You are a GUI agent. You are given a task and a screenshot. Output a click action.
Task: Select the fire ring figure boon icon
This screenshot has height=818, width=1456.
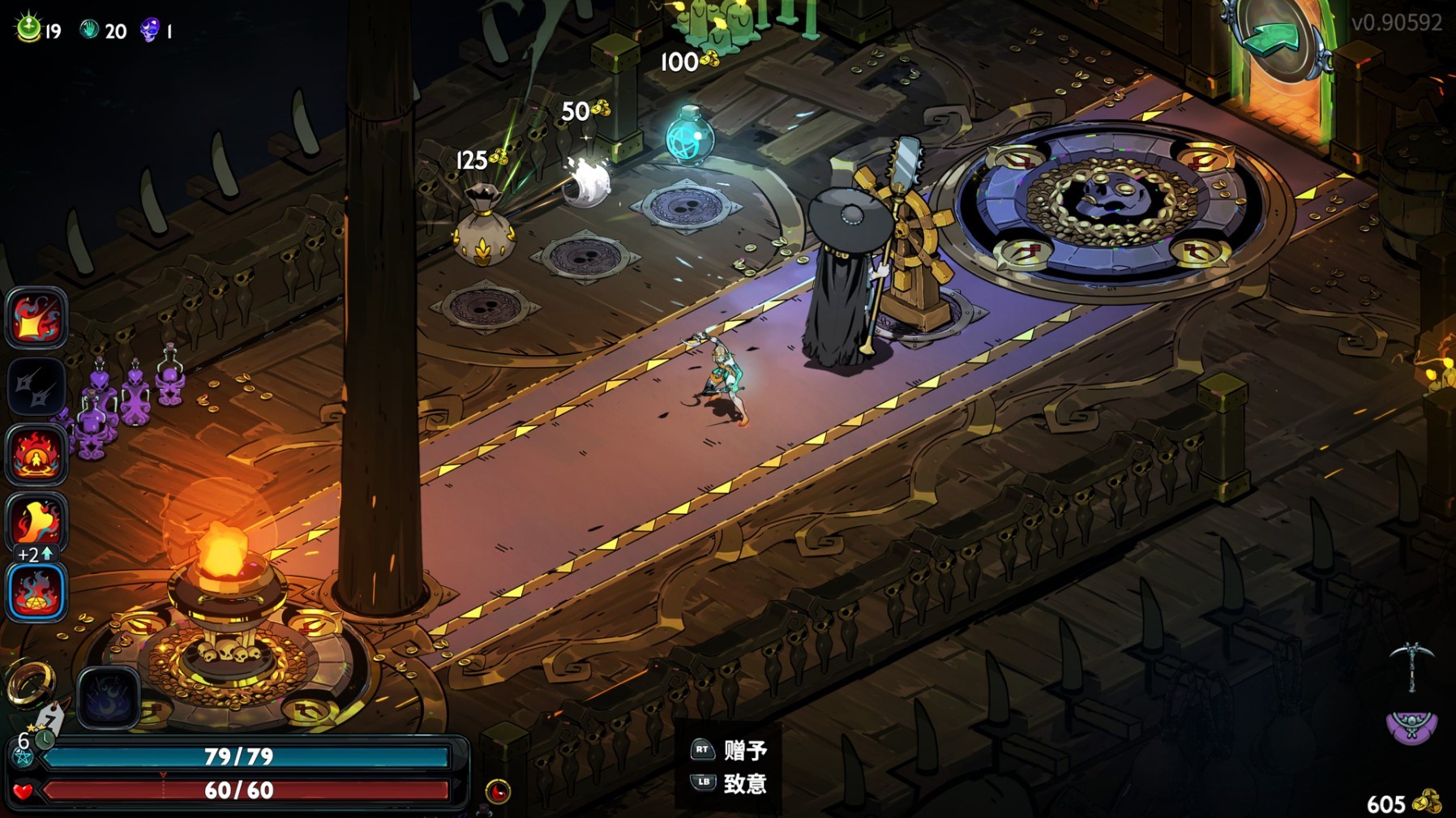36,454
